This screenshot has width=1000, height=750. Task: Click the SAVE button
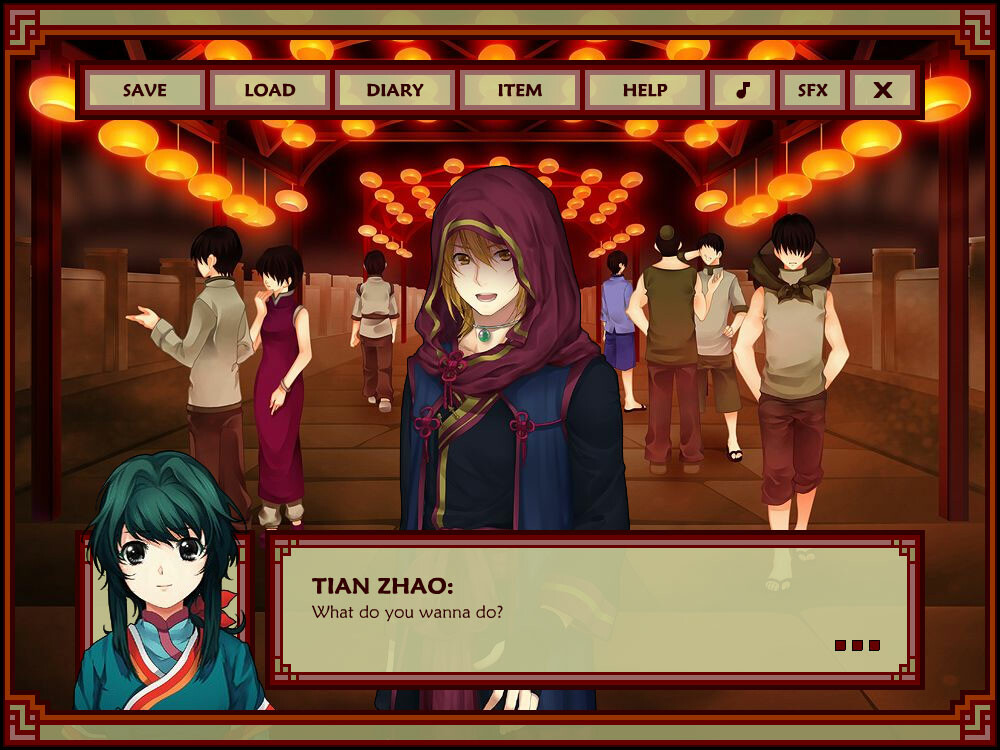(145, 90)
